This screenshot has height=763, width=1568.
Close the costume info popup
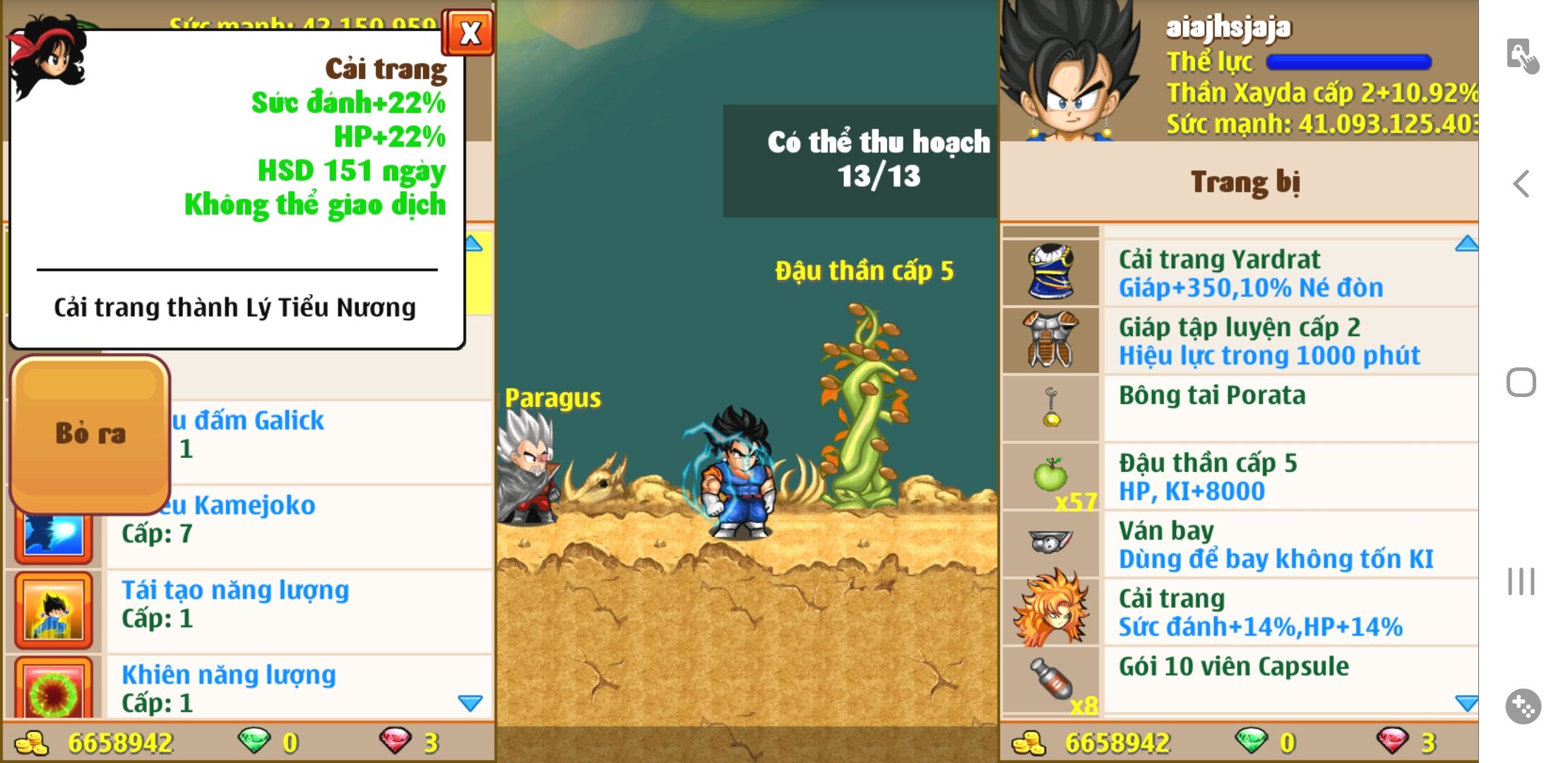(468, 32)
